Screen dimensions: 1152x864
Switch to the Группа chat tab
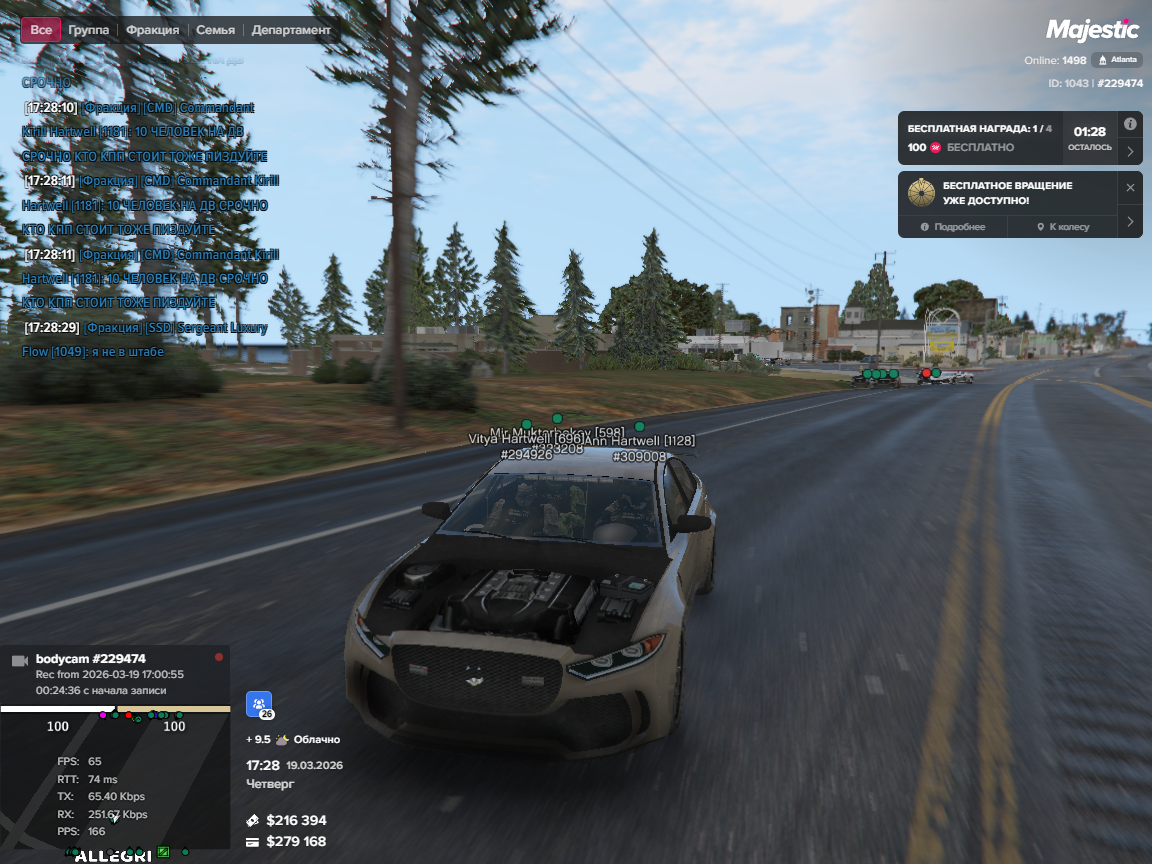89,30
